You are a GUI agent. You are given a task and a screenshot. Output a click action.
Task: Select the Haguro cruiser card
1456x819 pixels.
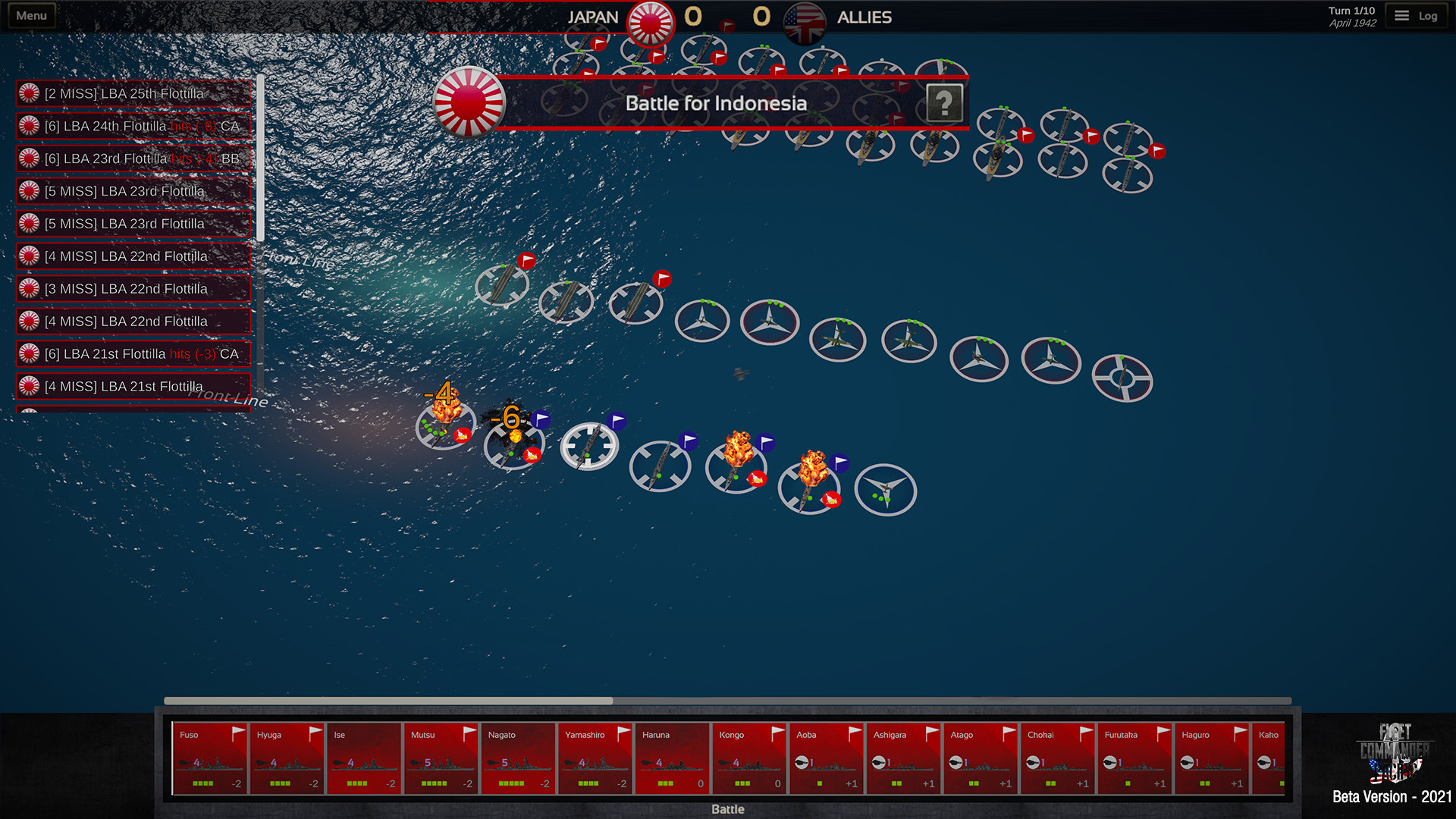1211,758
